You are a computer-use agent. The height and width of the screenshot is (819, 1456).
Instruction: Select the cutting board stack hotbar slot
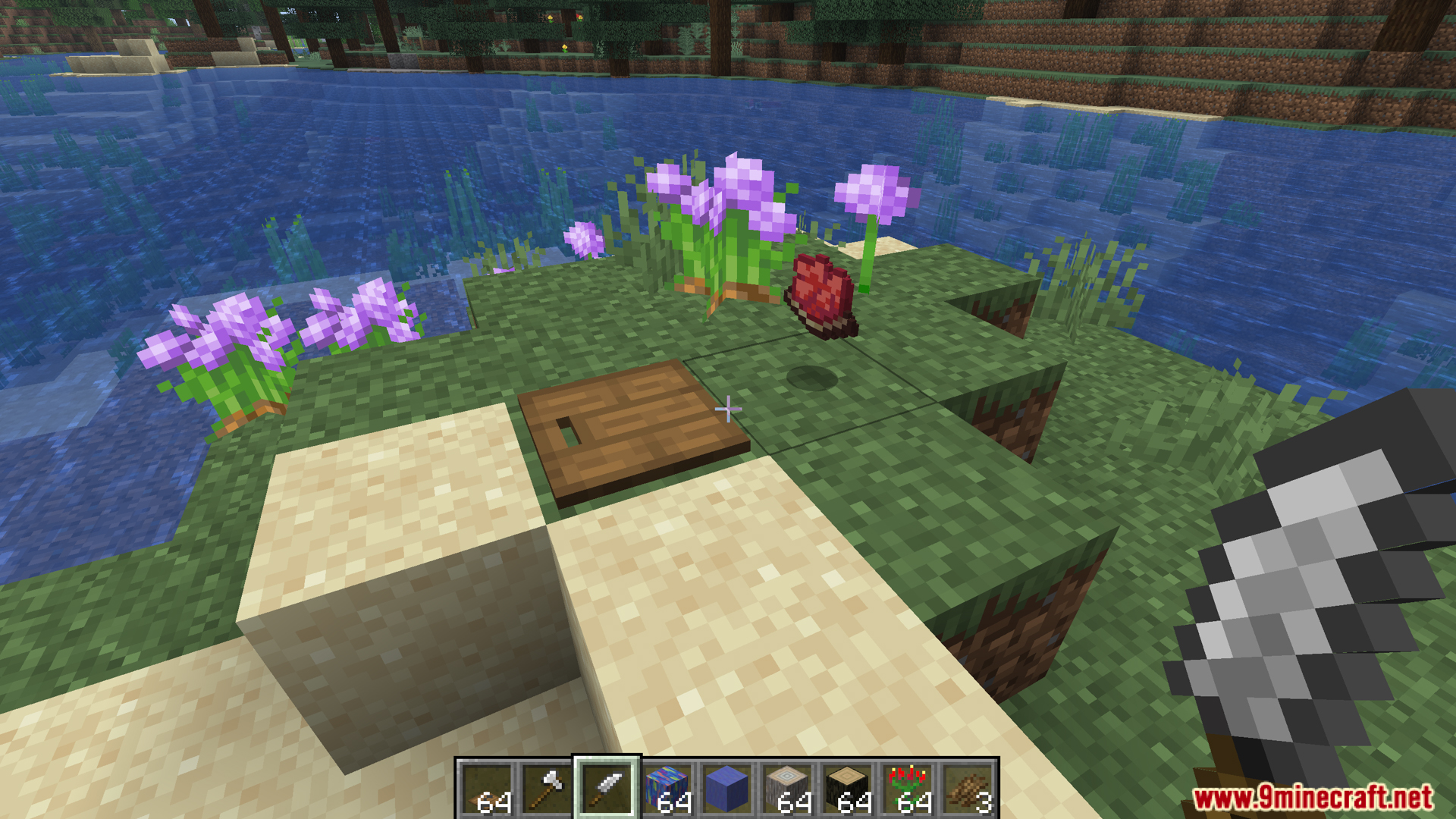[486, 789]
